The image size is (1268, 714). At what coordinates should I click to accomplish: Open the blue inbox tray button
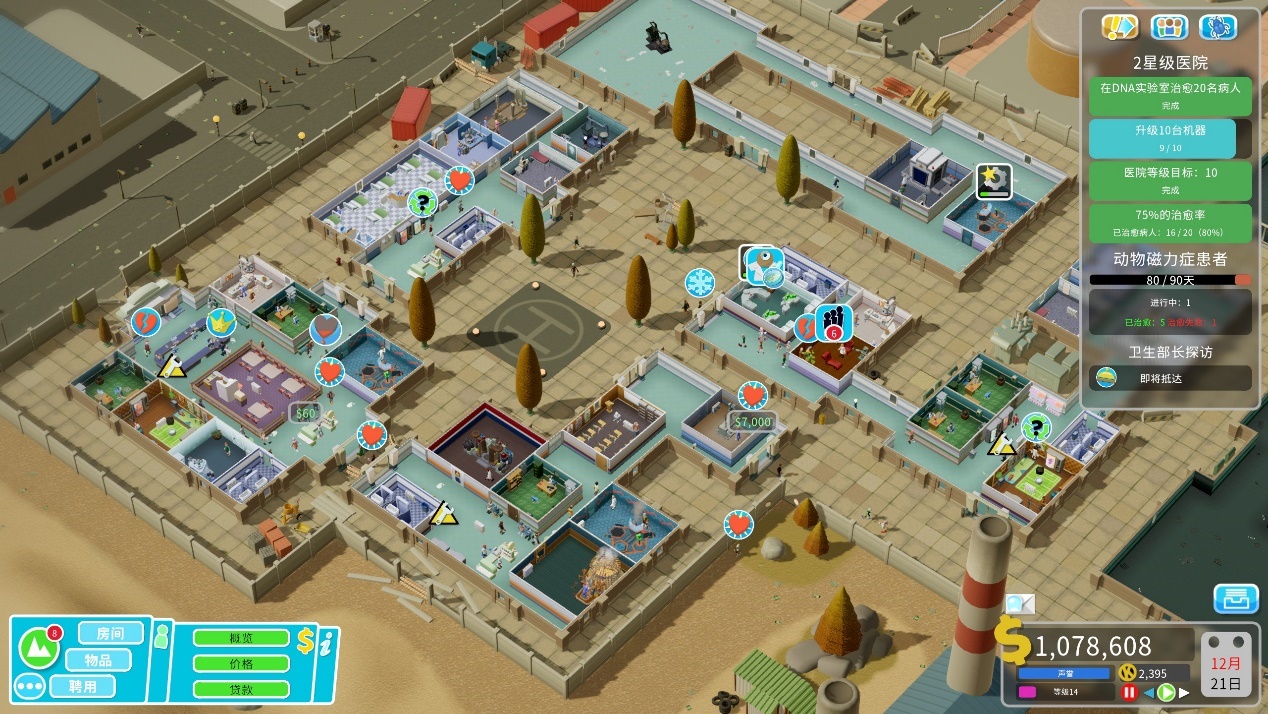click(x=1236, y=599)
